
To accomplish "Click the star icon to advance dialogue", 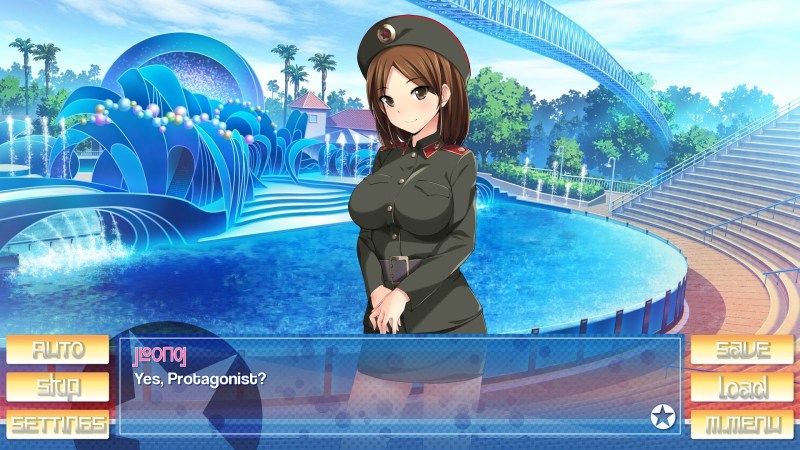I will point(661,416).
